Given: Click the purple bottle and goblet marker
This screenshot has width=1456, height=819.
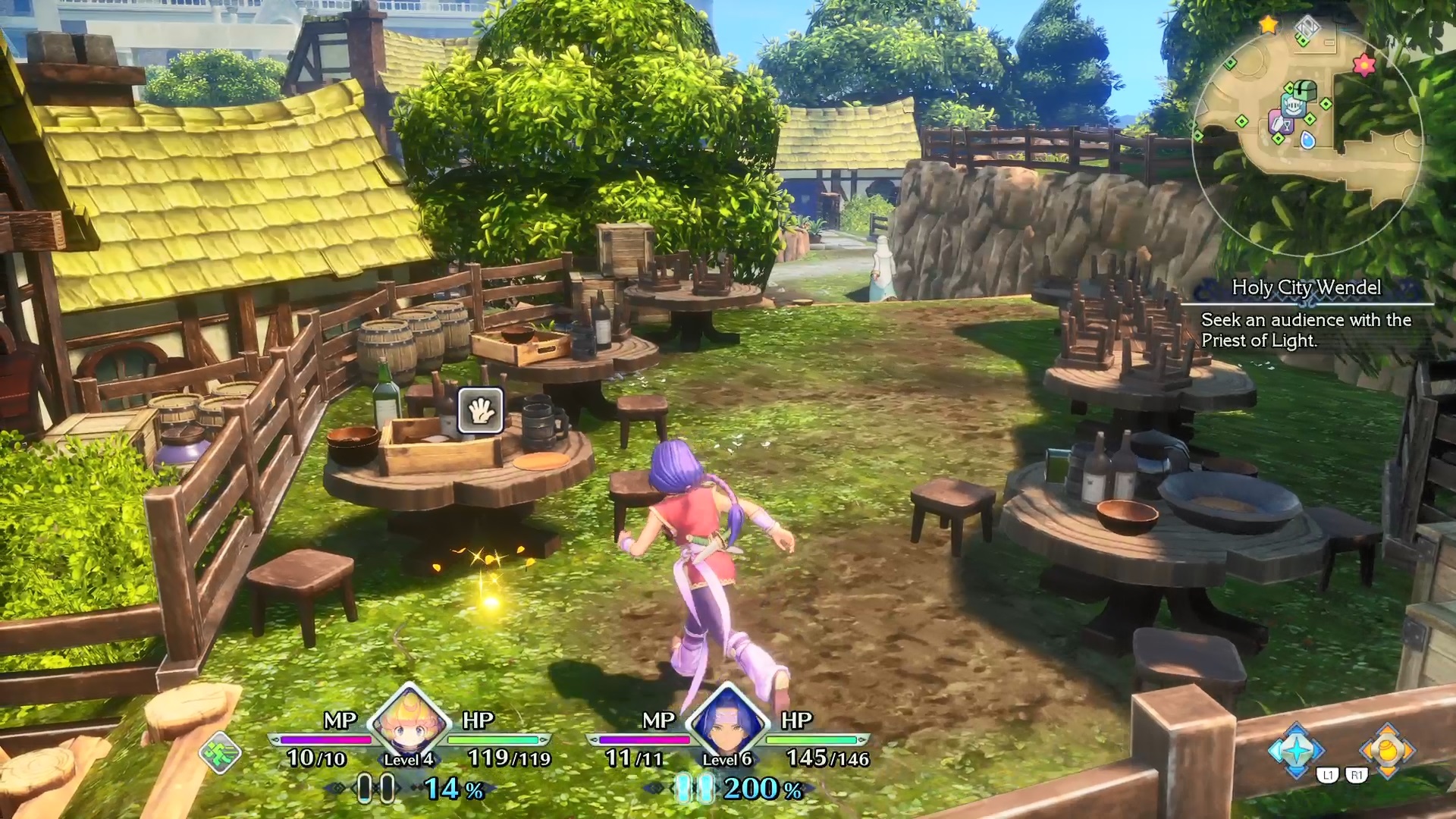Looking at the screenshot, I should coord(1280,121).
